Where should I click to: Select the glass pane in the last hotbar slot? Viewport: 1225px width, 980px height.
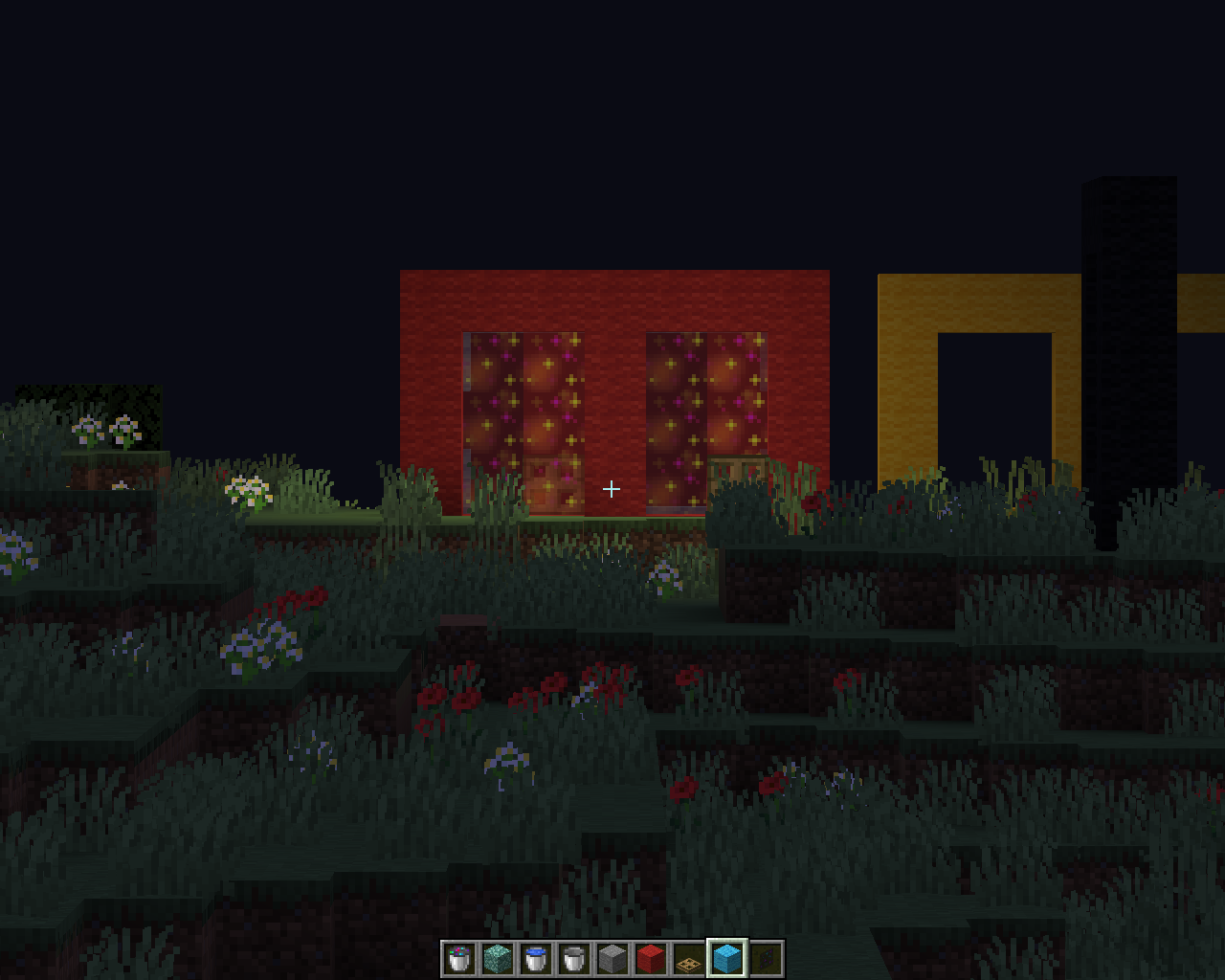pyautogui.click(x=765, y=957)
